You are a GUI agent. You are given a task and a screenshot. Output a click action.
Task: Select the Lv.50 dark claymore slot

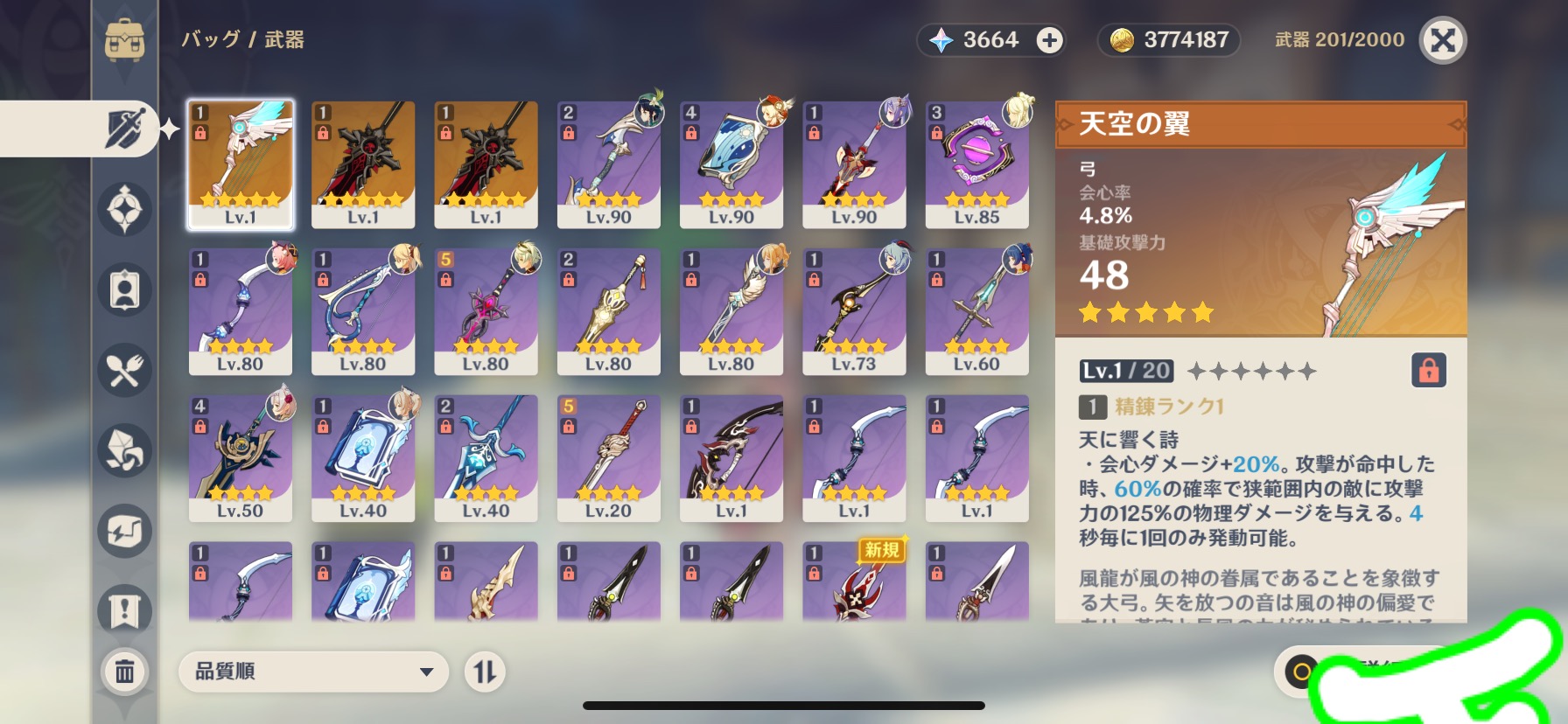tap(241, 458)
